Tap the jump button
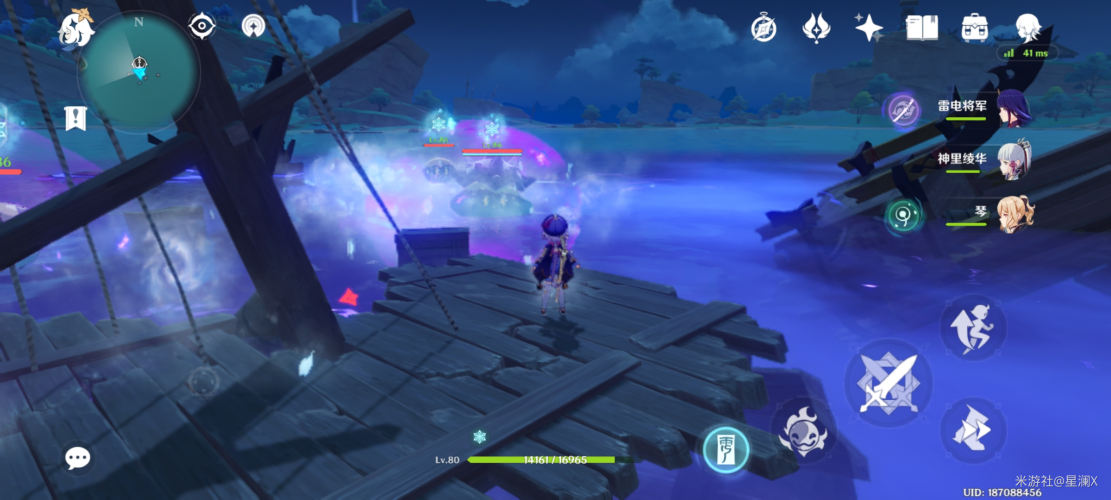This screenshot has width=1111, height=500. pyautogui.click(x=972, y=328)
